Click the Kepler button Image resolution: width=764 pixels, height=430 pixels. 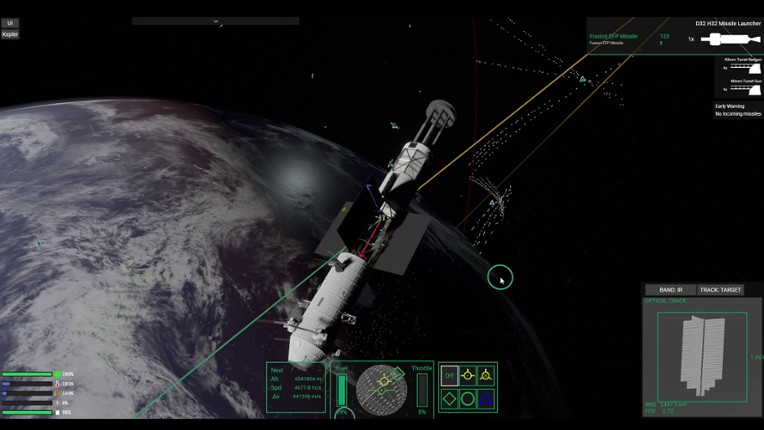point(10,34)
